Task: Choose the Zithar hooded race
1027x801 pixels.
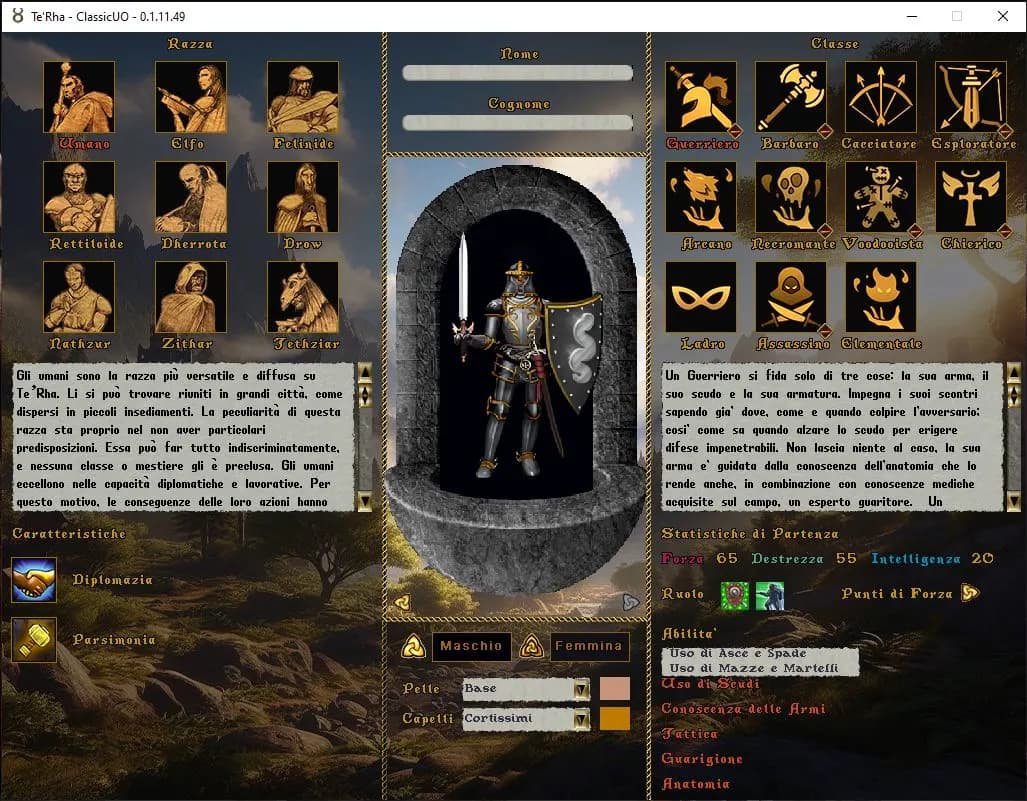Action: (190, 297)
